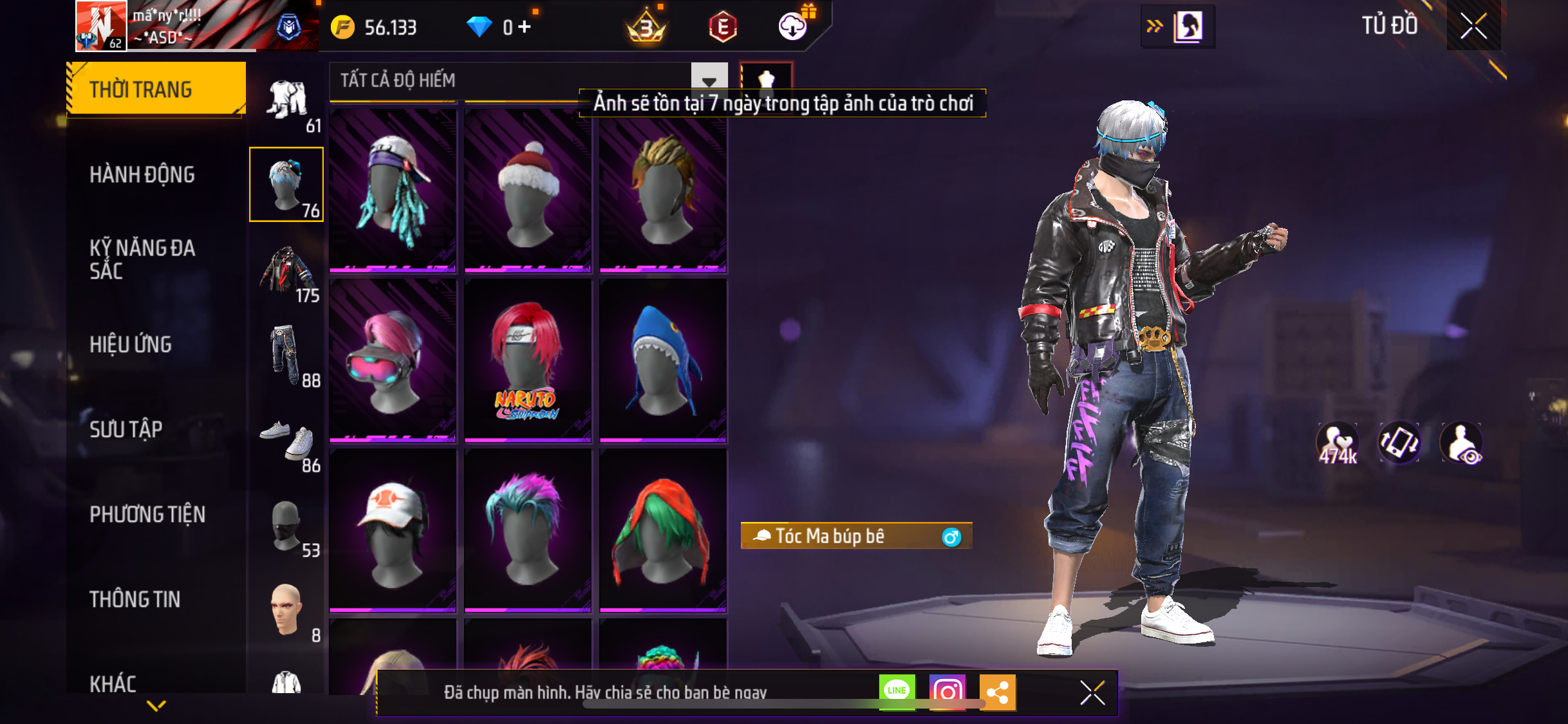The width and height of the screenshot is (1568, 724).
Task: Share the screenshot to Instagram
Action: coord(947,692)
